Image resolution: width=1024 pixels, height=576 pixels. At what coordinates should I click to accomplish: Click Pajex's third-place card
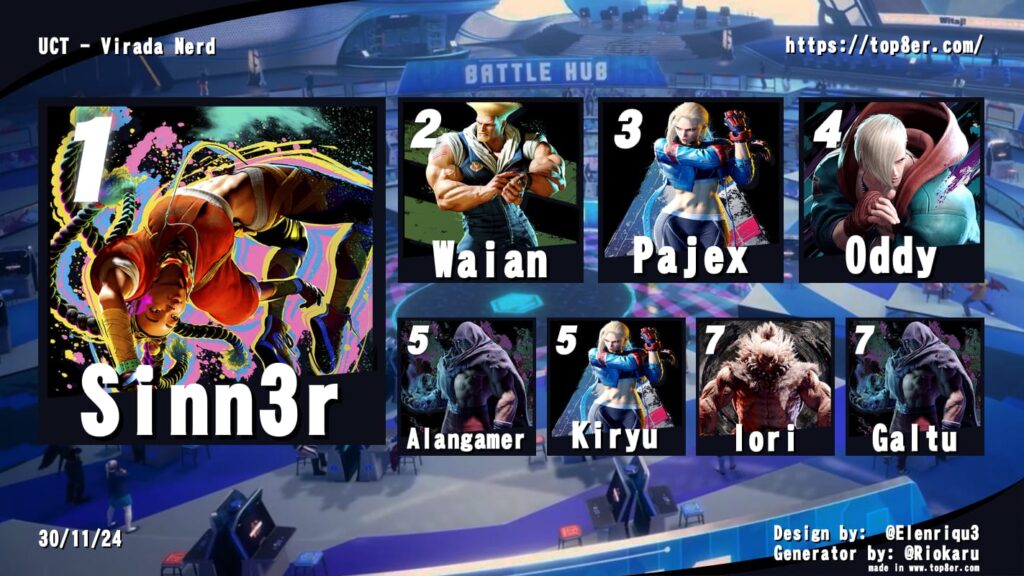[x=690, y=190]
